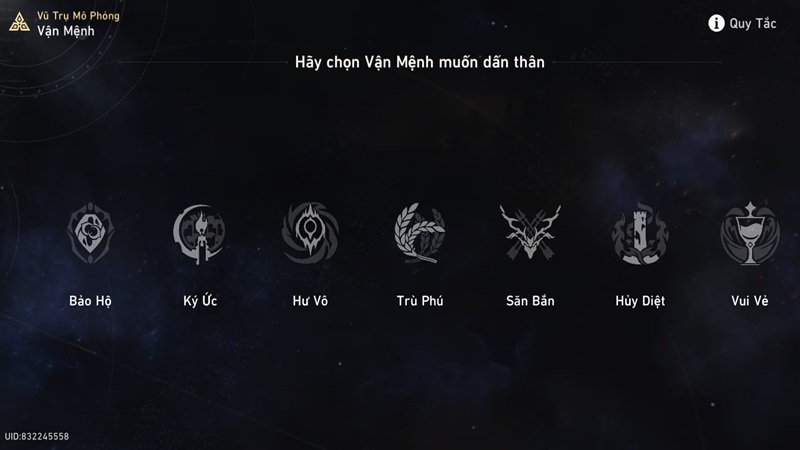
Task: Click the Vũ Trụ Mô Phỏng triangle logo
Action: tap(19, 22)
